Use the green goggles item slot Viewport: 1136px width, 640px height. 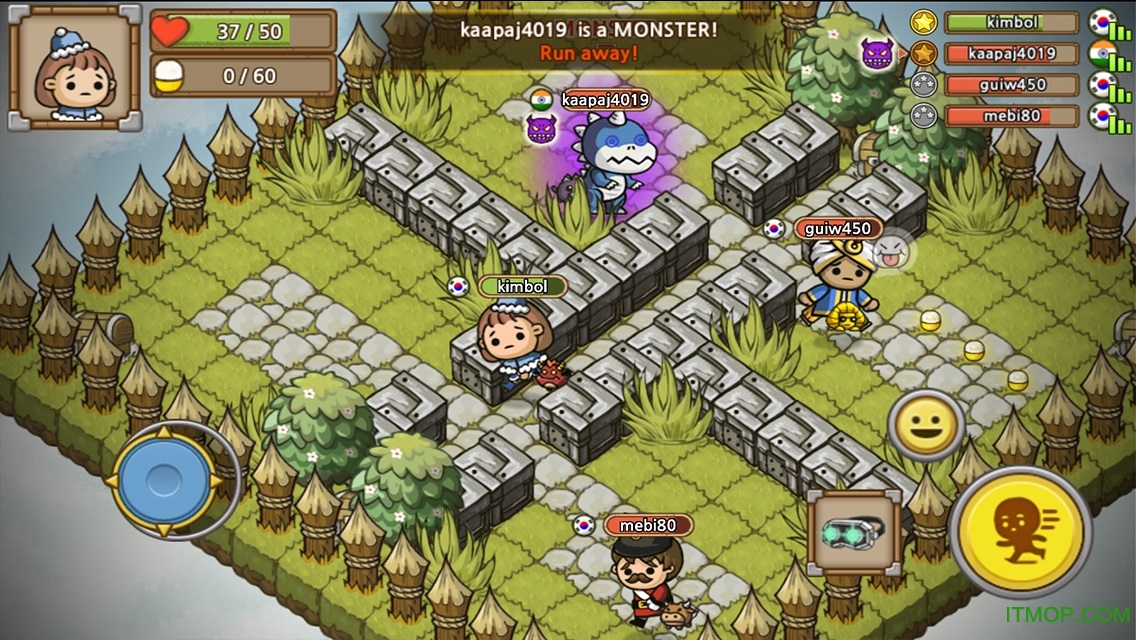[854, 532]
